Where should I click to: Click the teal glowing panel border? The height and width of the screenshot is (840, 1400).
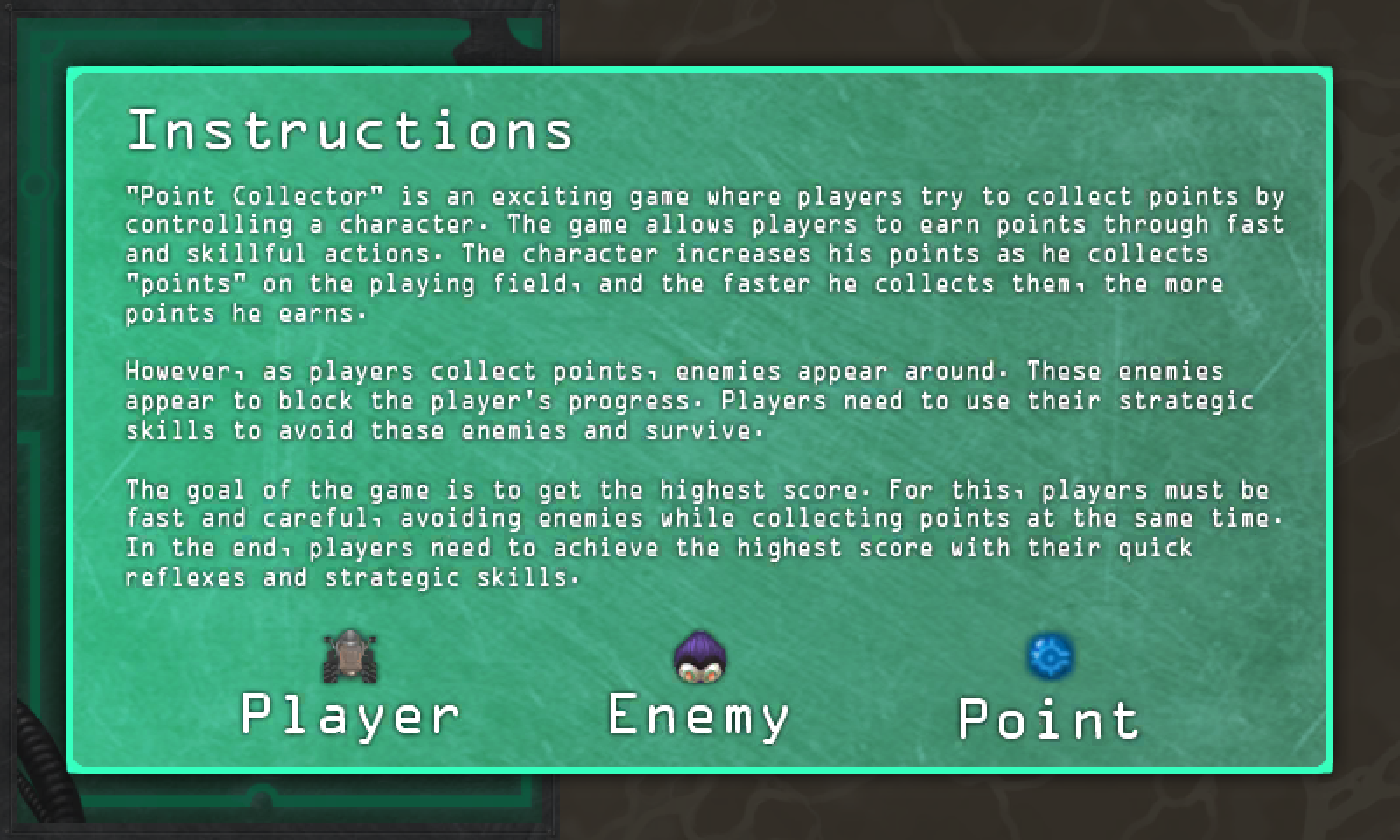pyautogui.click(x=700, y=68)
